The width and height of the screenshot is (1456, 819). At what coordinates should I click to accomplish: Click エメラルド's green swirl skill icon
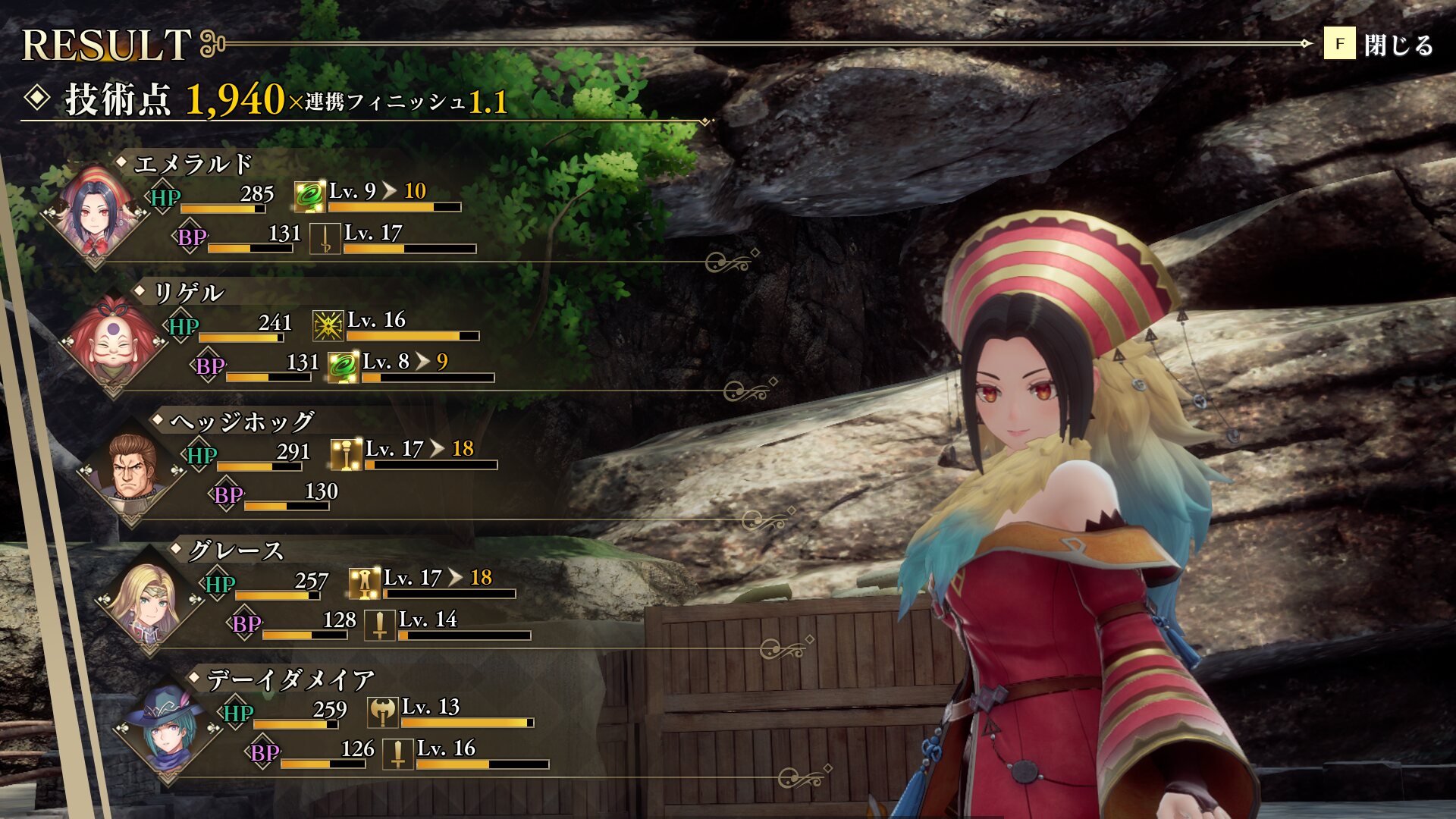click(309, 197)
